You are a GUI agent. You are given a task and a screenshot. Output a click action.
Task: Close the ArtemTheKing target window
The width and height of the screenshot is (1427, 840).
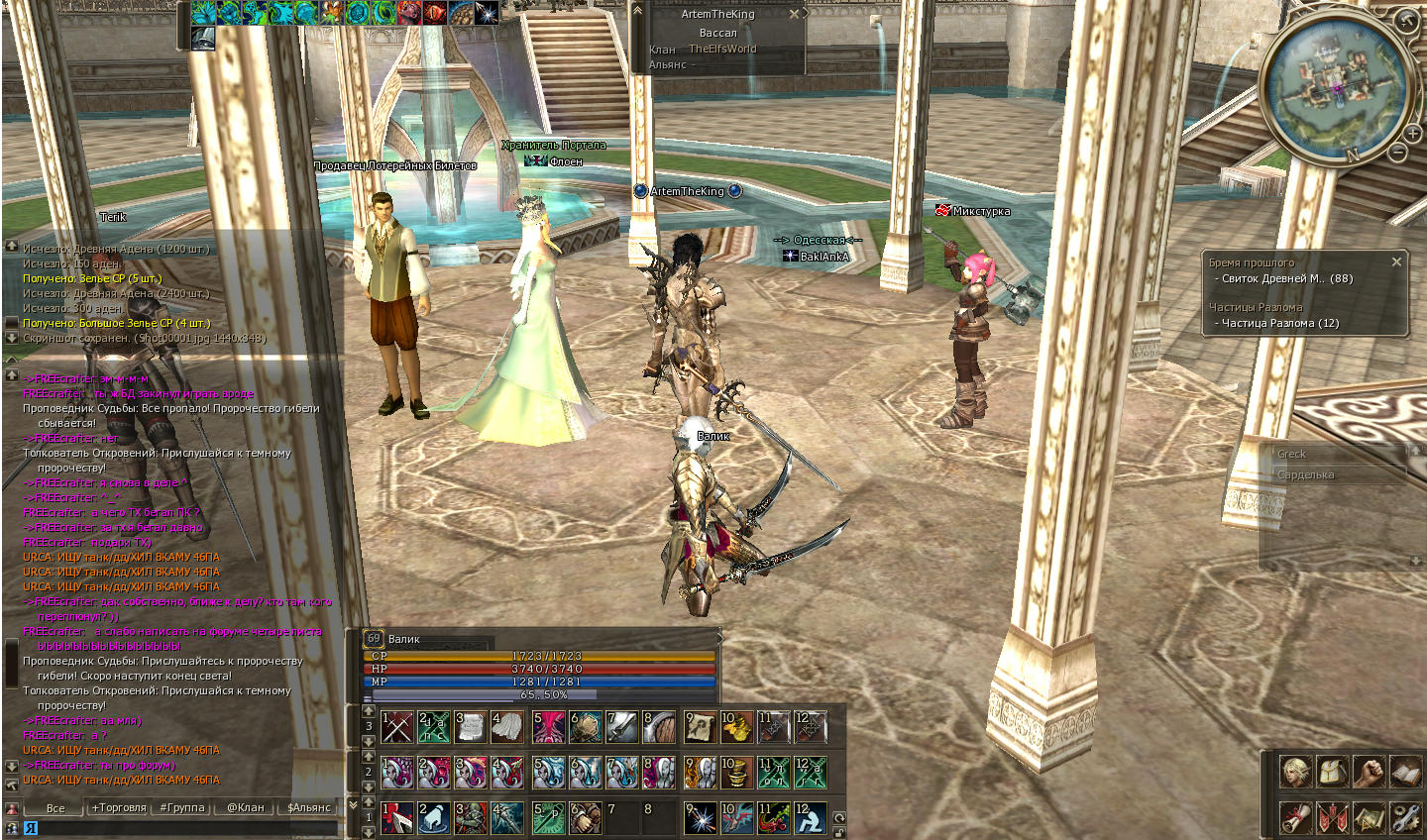click(794, 15)
